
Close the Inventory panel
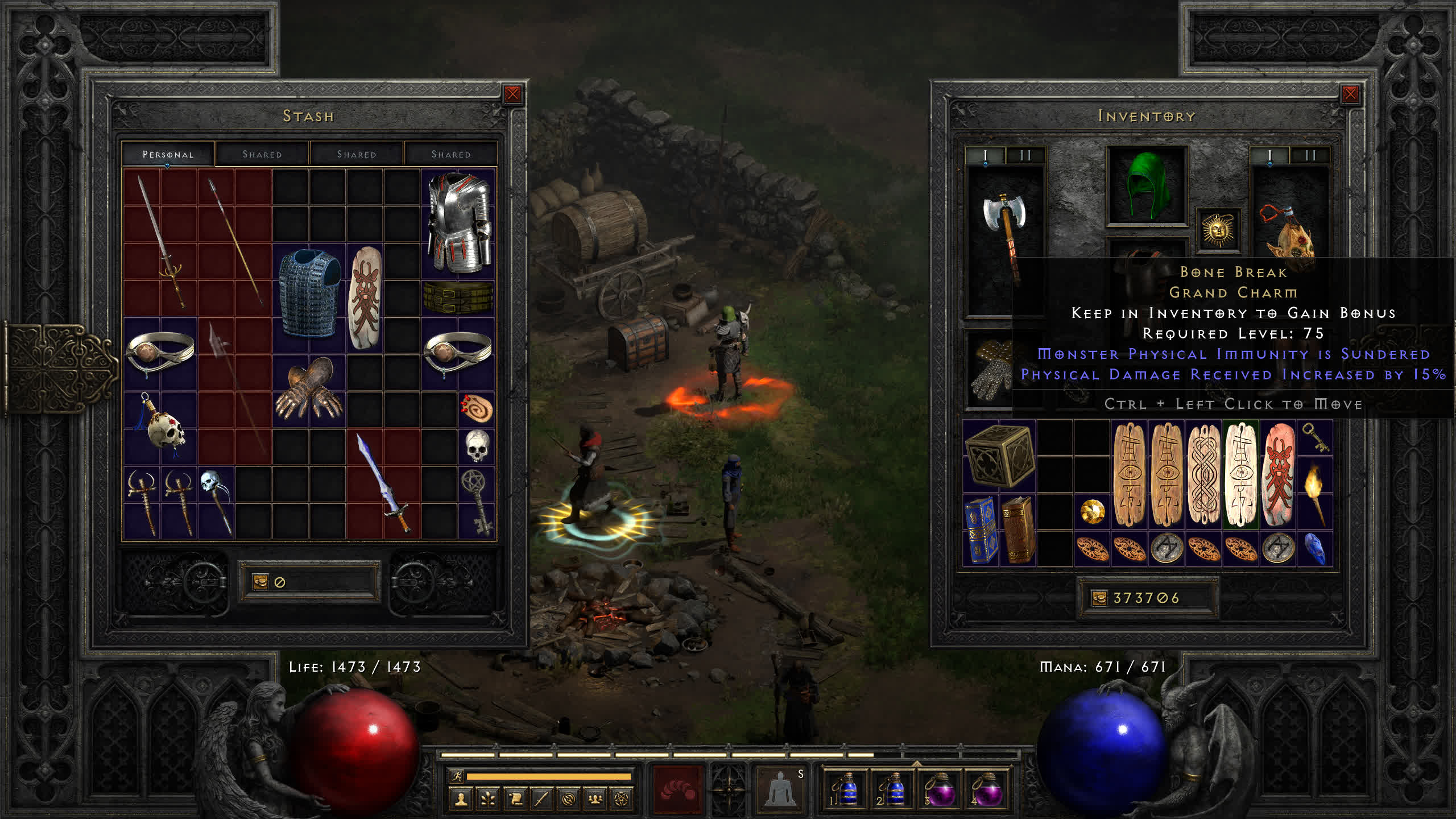(1350, 94)
